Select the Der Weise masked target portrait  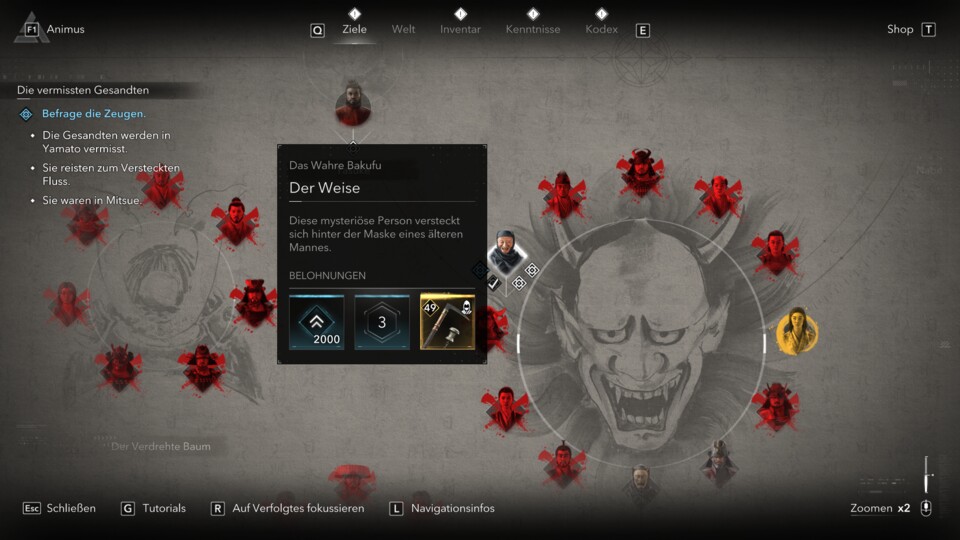pyautogui.click(x=507, y=253)
